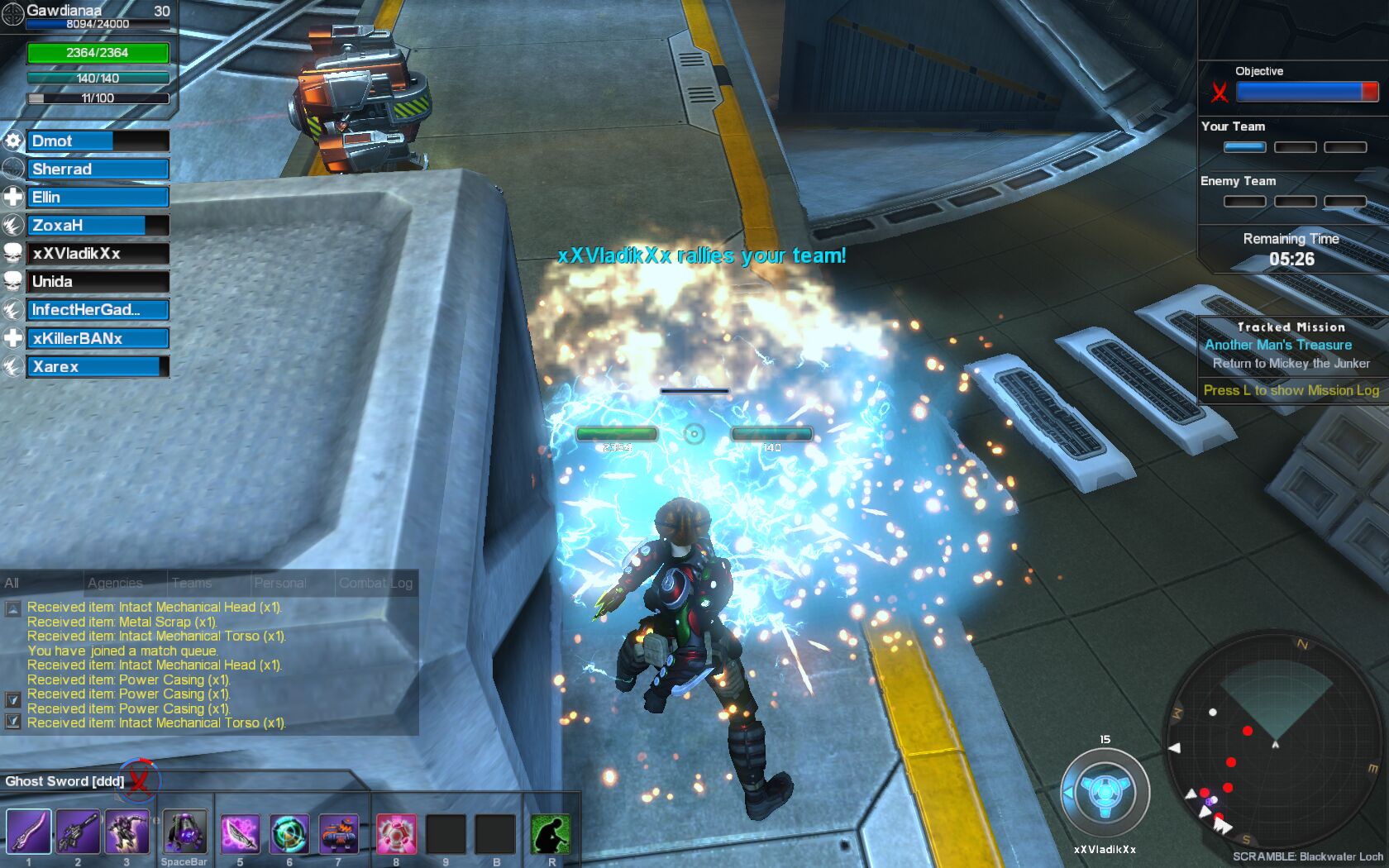Switch to the rifle weapon slot
Image resolution: width=1389 pixels, height=868 pixels.
click(x=78, y=832)
